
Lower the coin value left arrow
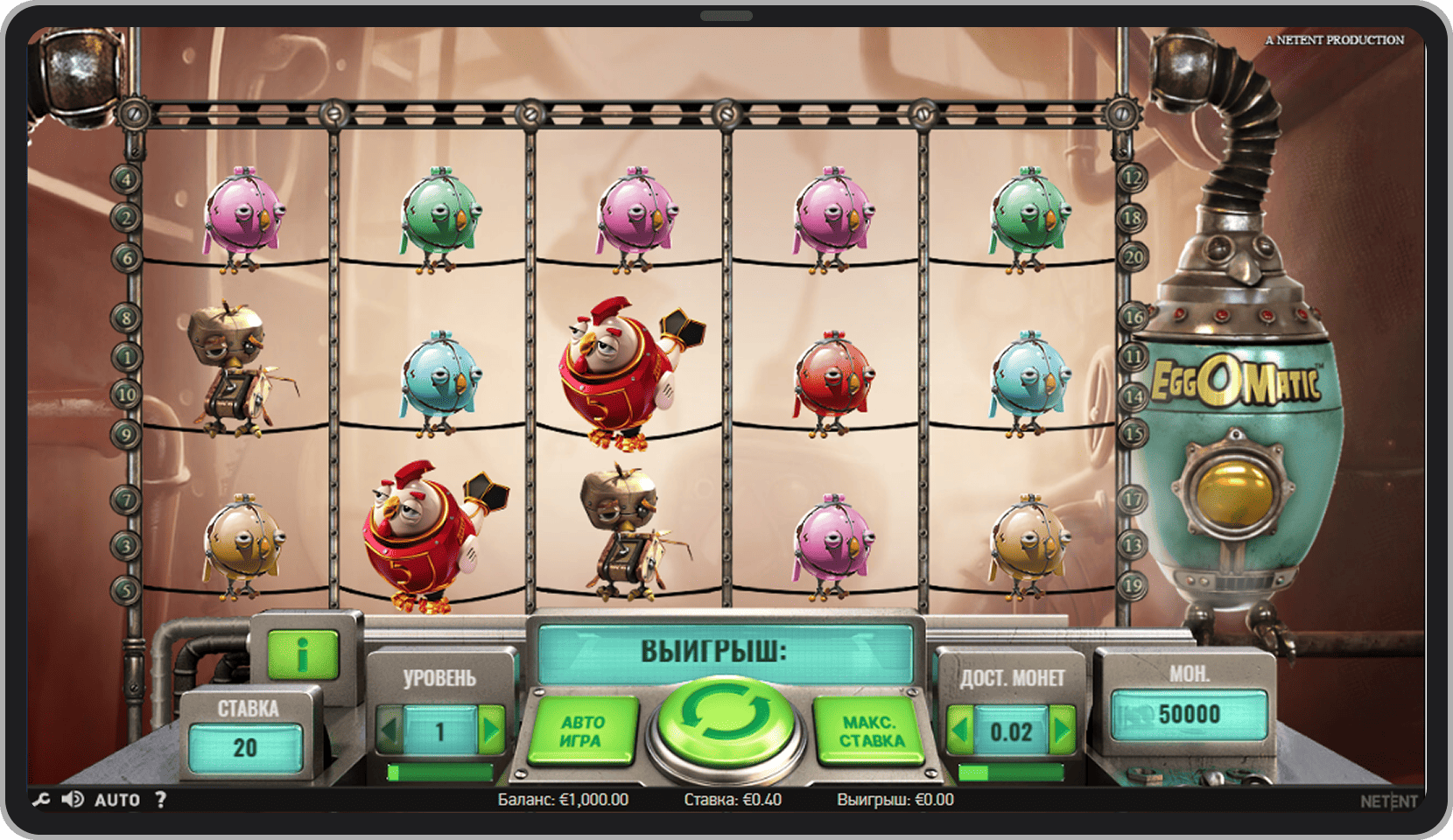[960, 731]
